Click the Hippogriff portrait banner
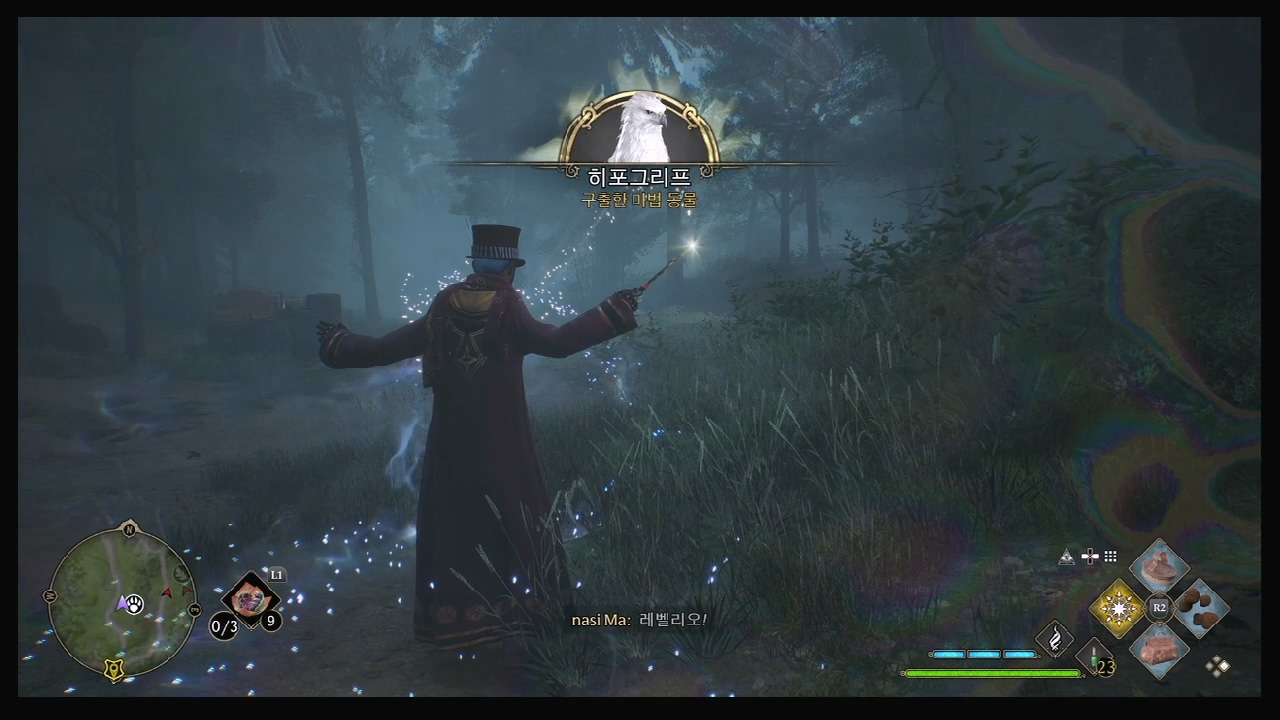This screenshot has height=720, width=1280. tap(640, 130)
